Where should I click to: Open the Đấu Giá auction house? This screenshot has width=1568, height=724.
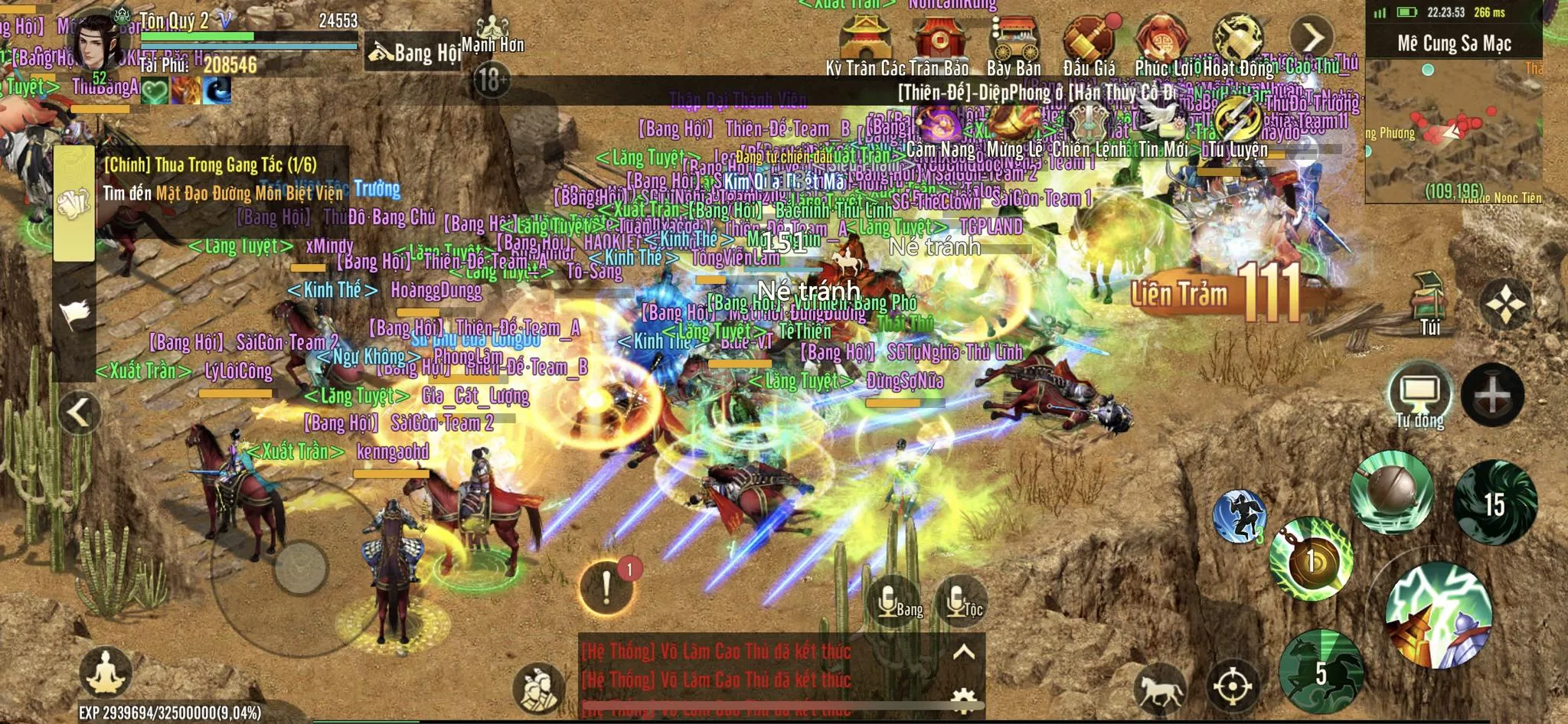[x=1088, y=38]
